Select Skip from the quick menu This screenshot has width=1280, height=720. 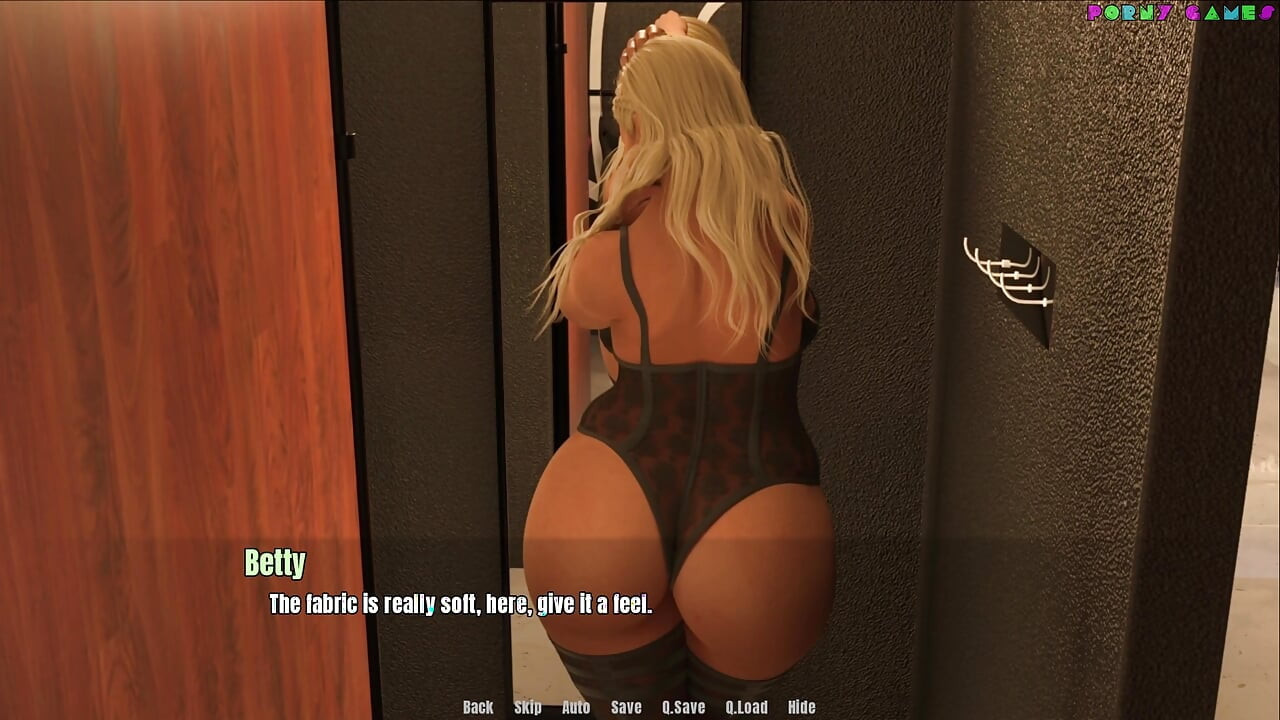coord(528,707)
